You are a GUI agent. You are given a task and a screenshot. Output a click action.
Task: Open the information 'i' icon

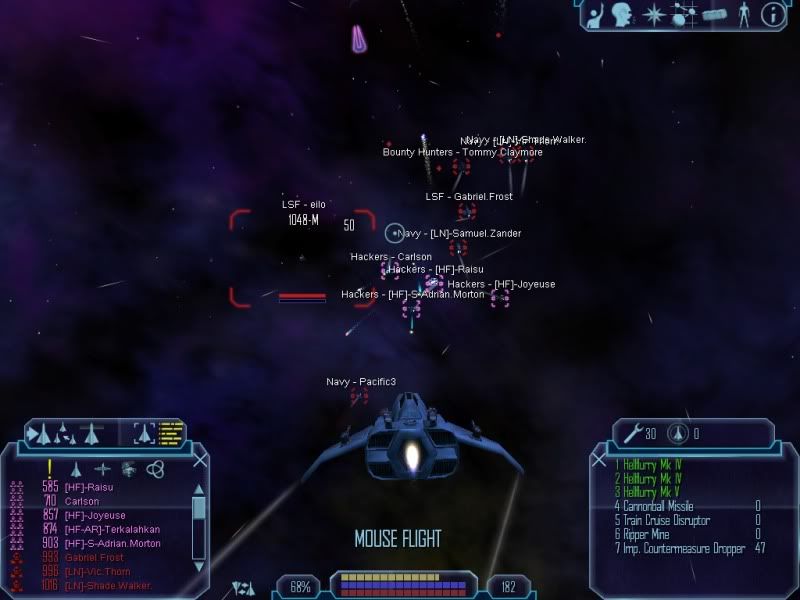click(772, 14)
